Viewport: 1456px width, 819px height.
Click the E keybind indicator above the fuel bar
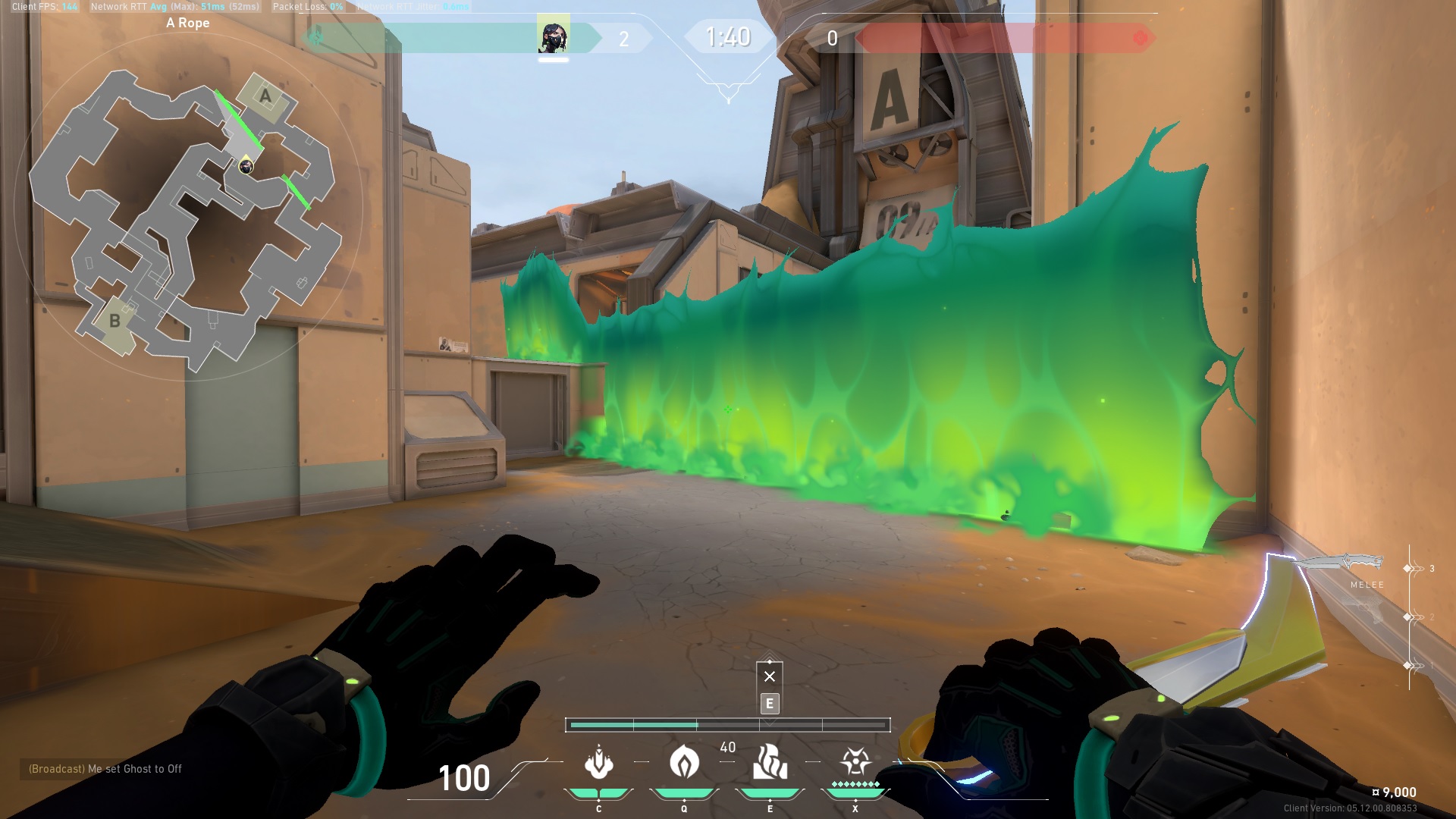(769, 704)
